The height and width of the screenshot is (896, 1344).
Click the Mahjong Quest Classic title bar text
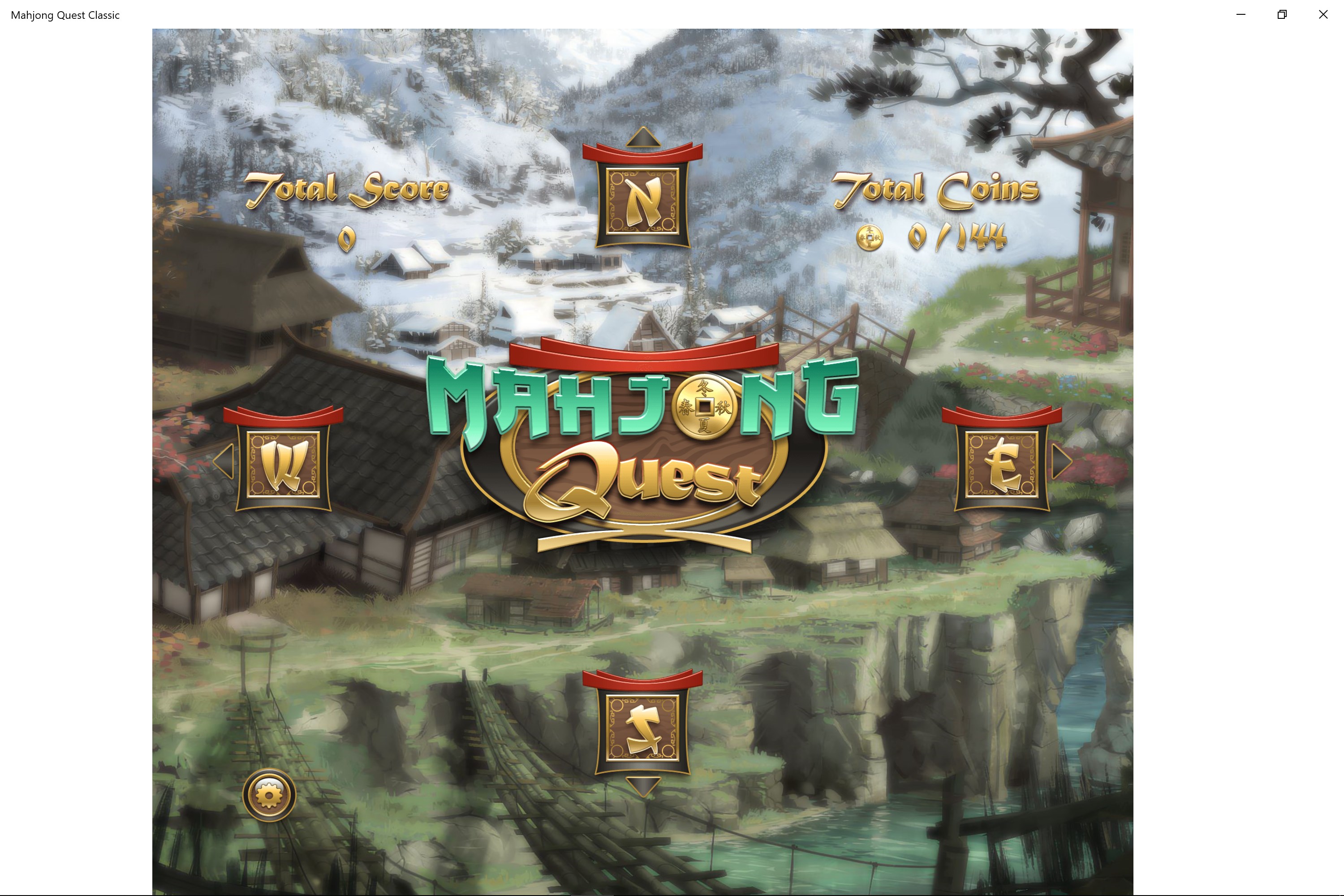pos(65,15)
